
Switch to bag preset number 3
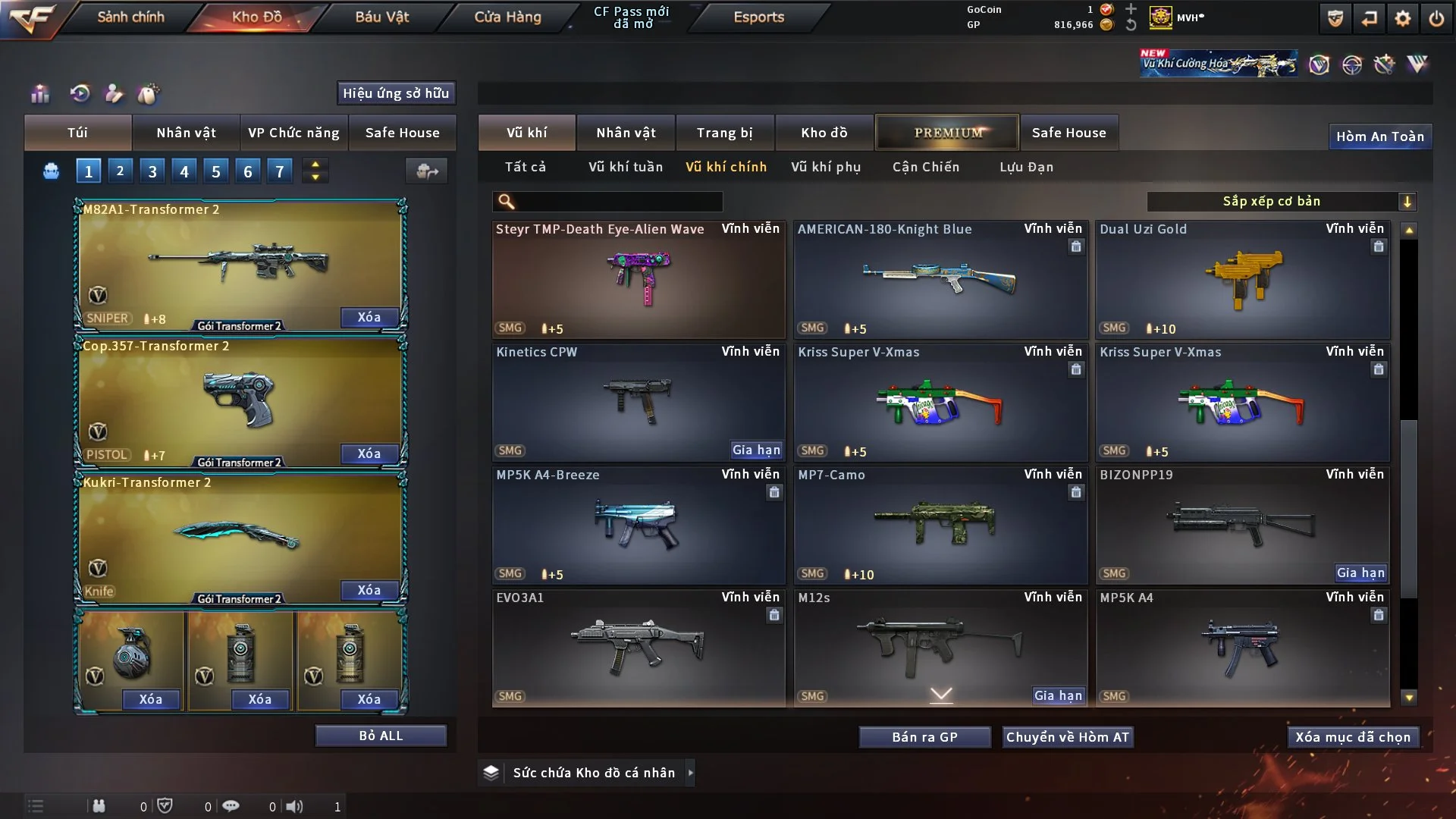point(152,171)
